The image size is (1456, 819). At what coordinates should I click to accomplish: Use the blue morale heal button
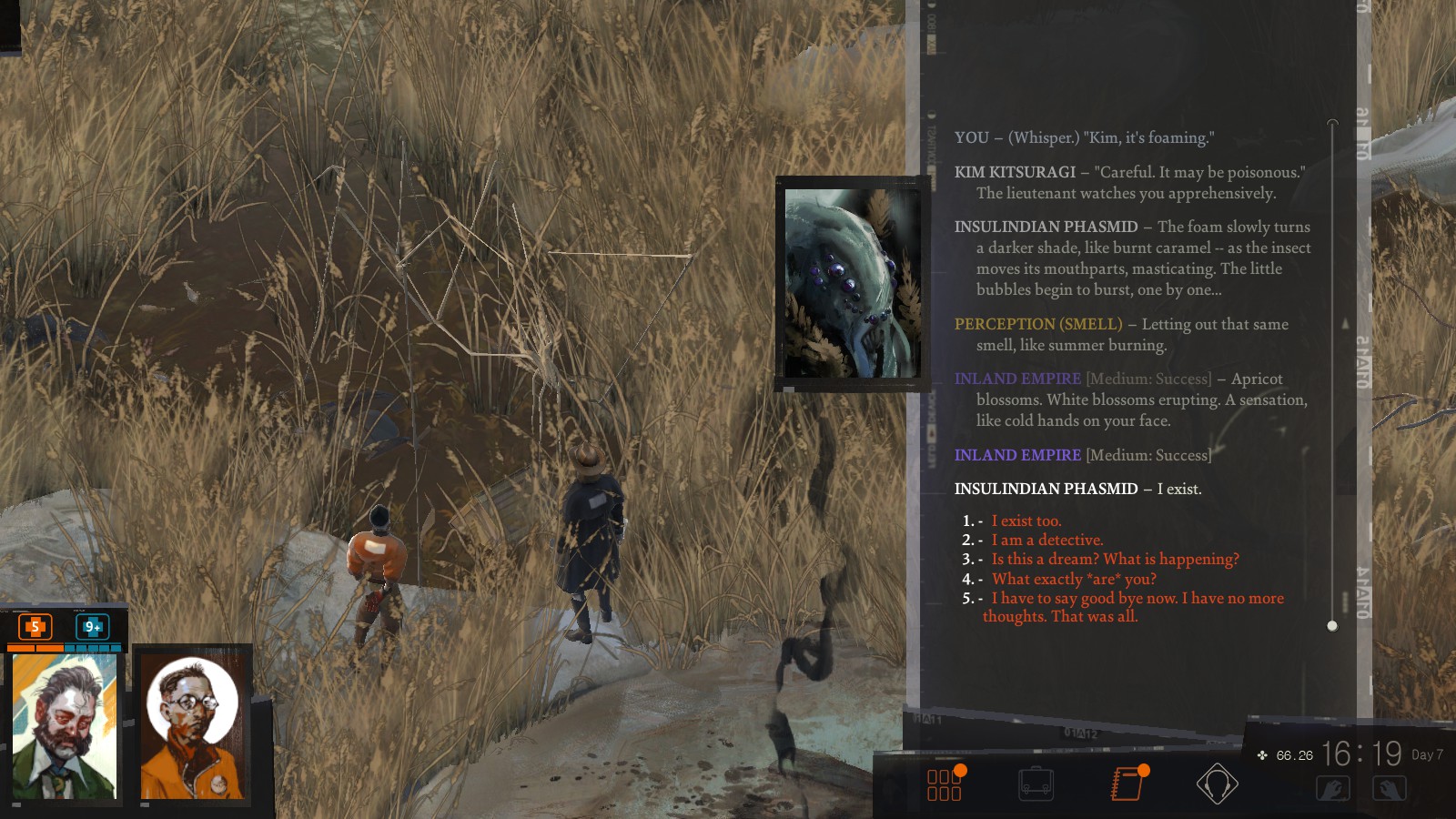(x=92, y=626)
